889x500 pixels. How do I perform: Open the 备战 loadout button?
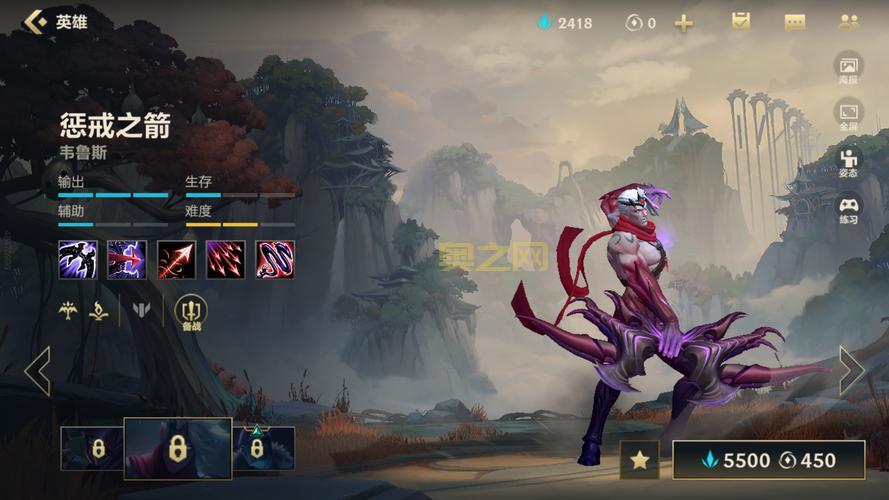tap(190, 313)
